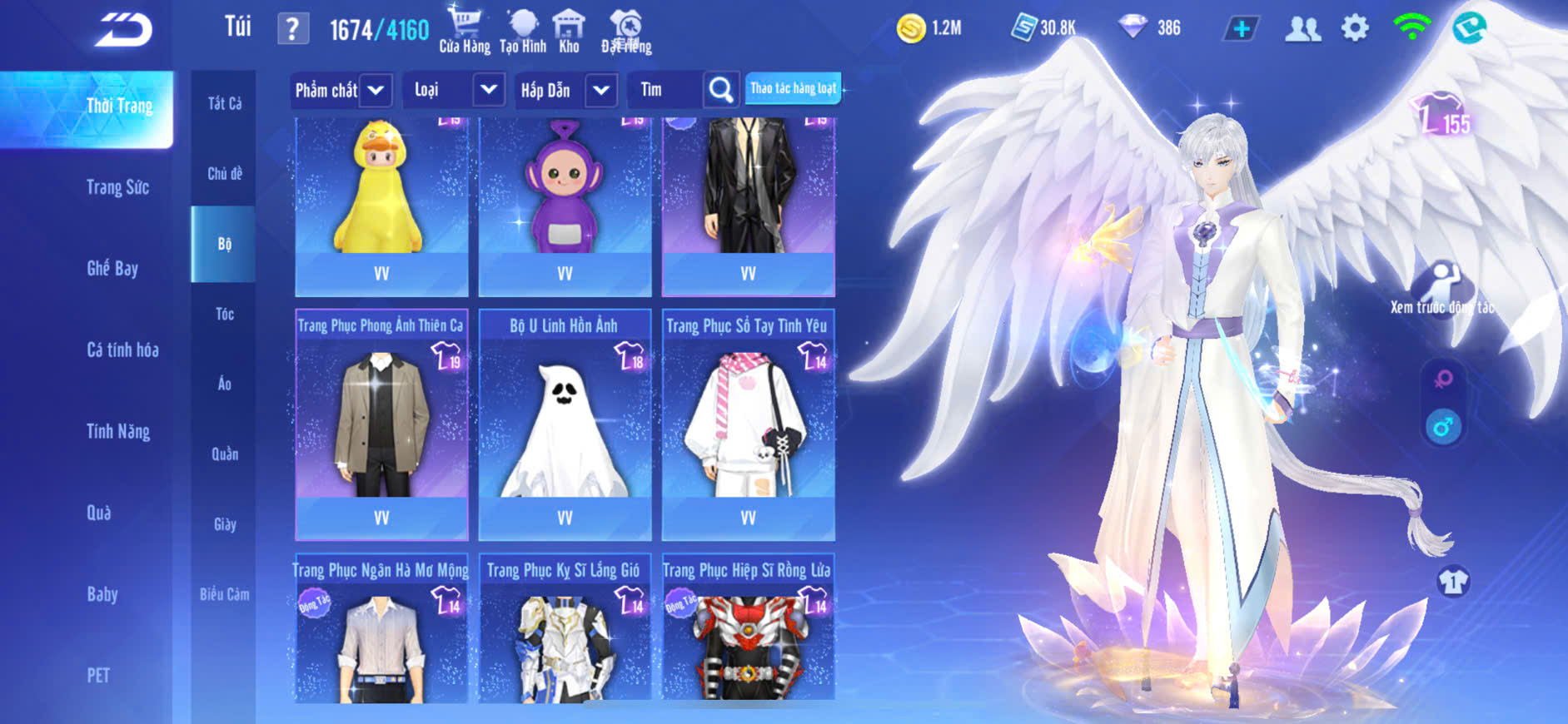Choose Trang Phục Phong Ảnh Thiên Ca outfit

tap(381, 426)
